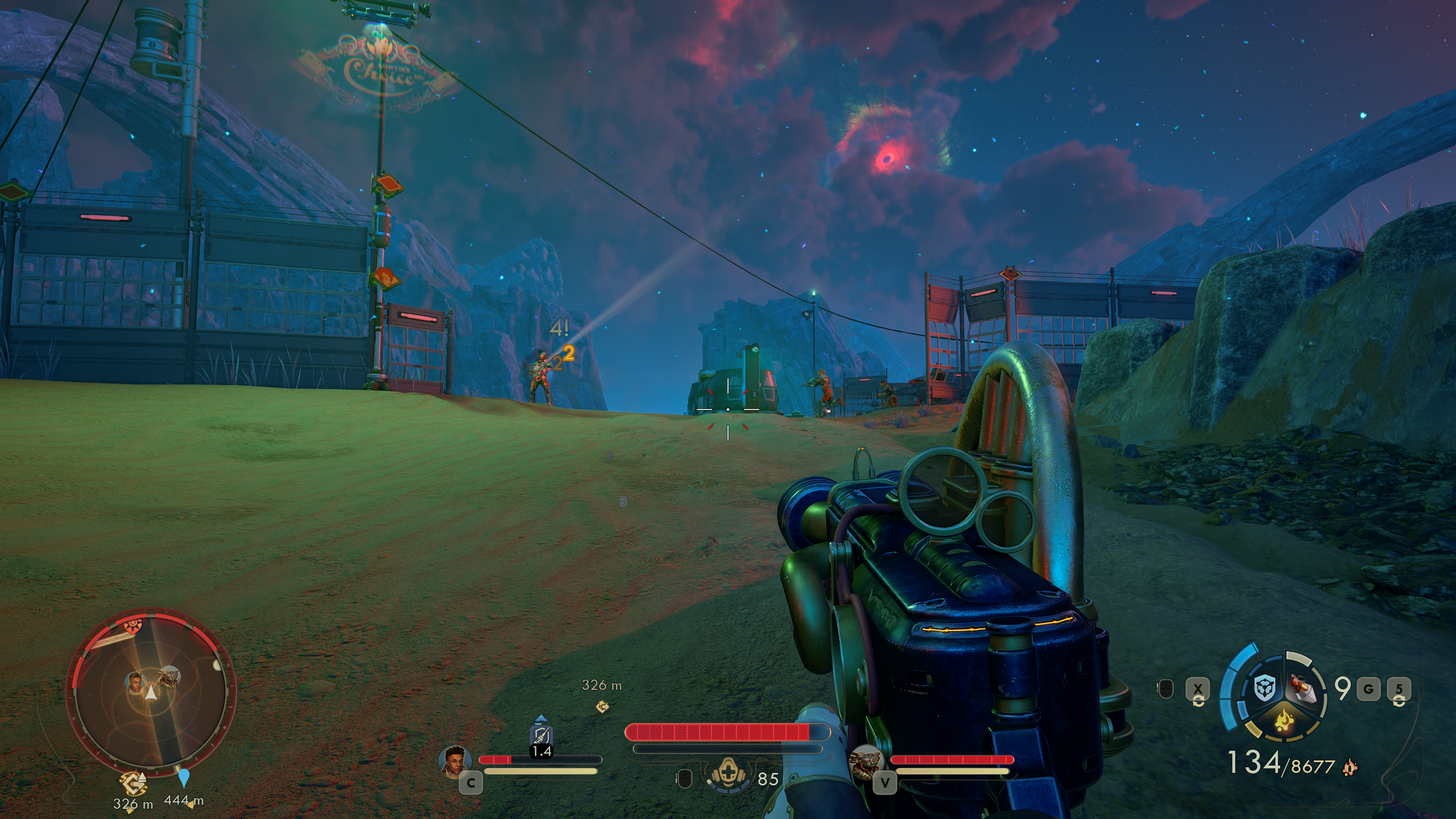Click the shield-and-syringe buff icon
The width and height of the screenshot is (1456, 819).
tap(541, 736)
